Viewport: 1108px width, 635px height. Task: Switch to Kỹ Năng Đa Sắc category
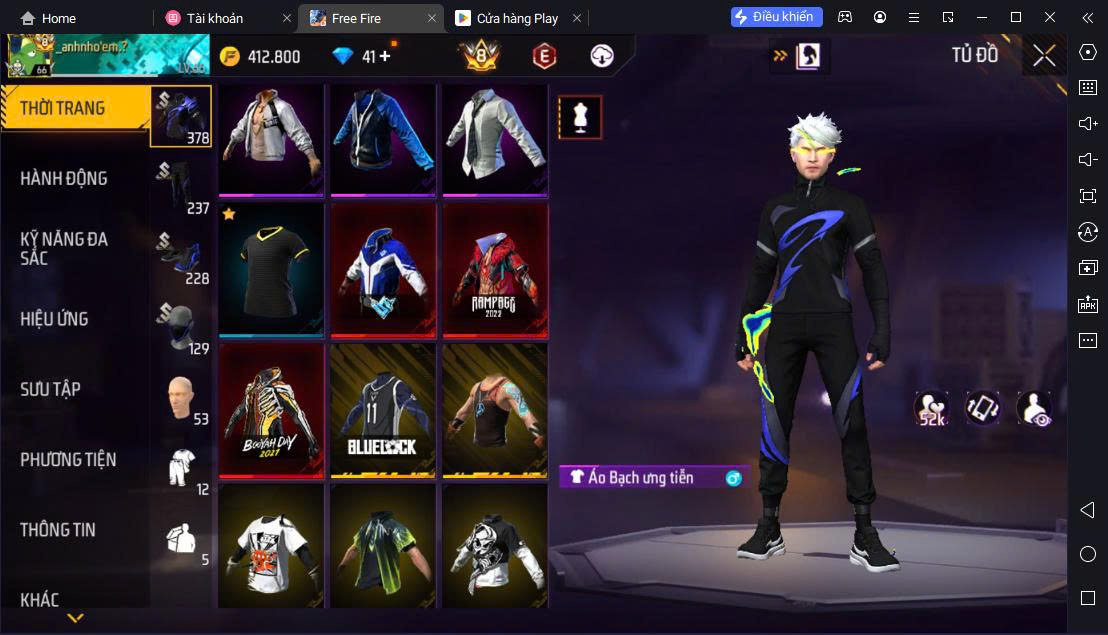tap(64, 248)
